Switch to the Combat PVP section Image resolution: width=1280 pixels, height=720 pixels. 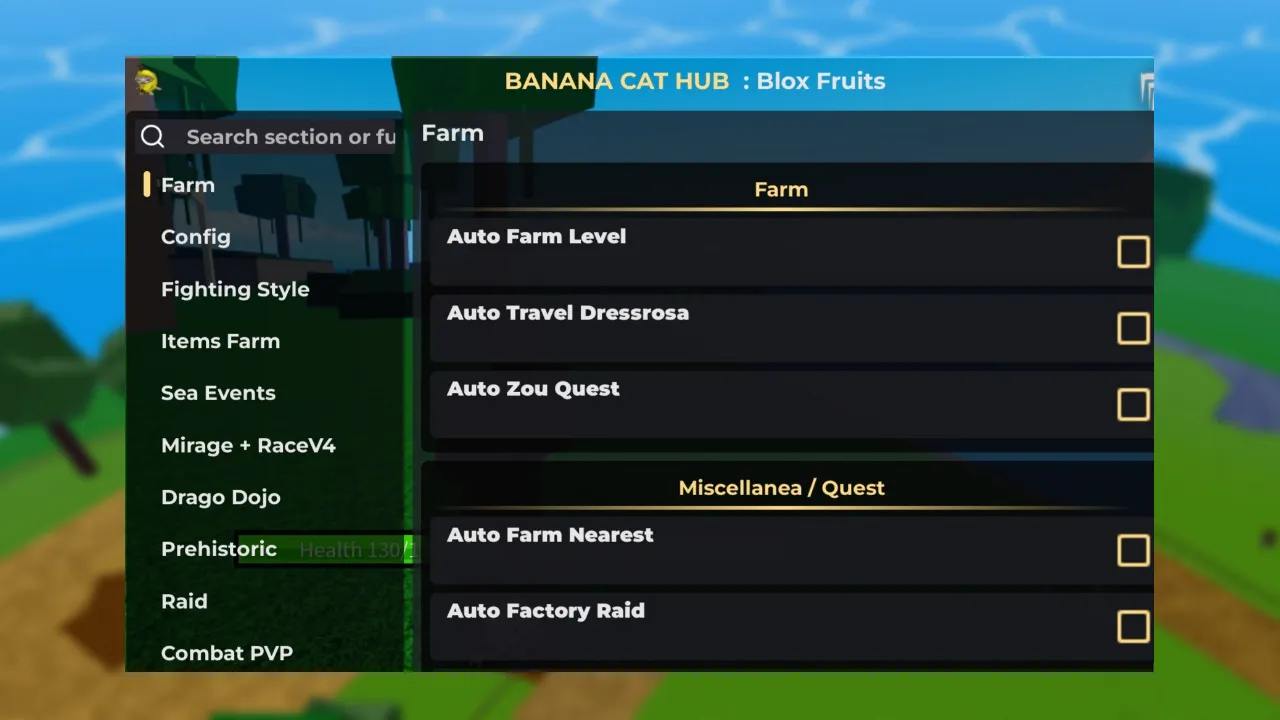227,653
